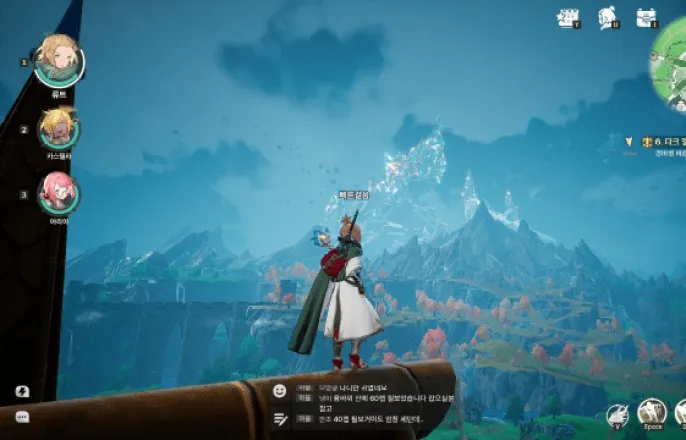
Task: Open the emoji smiley button in chat
Action: 279,390
